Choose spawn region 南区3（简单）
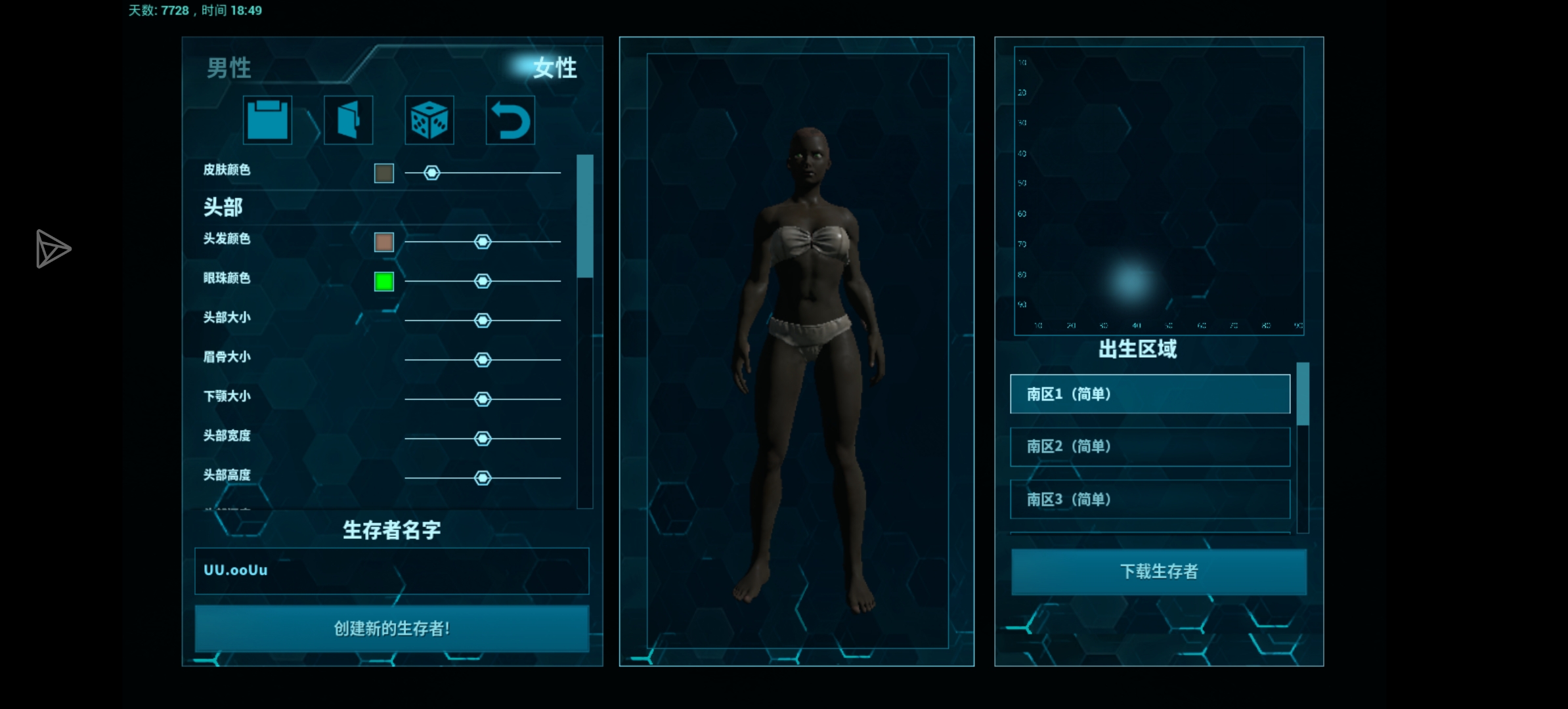Screen dimensions: 1568x709 click(x=1150, y=500)
